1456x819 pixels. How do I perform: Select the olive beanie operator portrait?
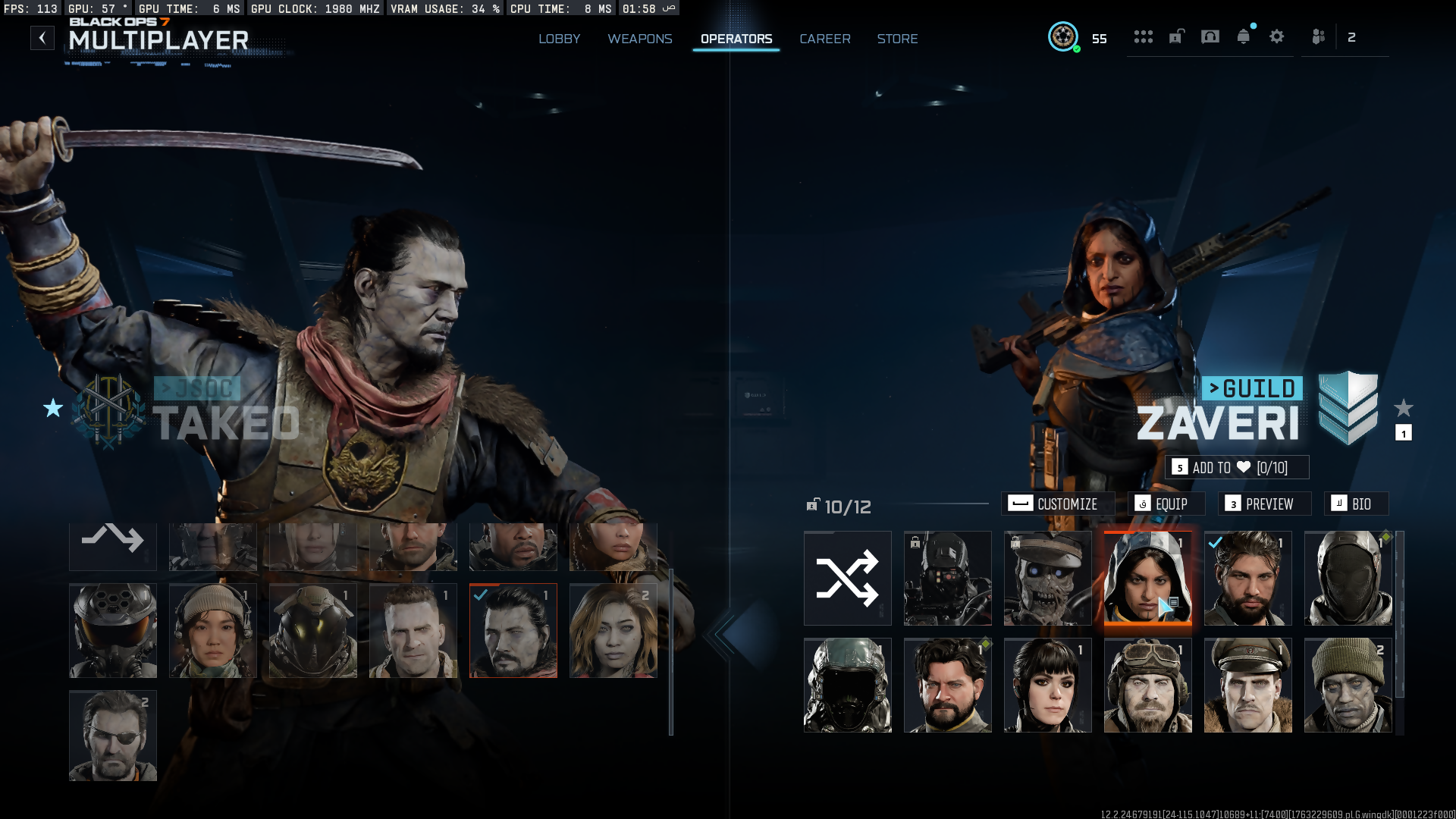click(1348, 685)
